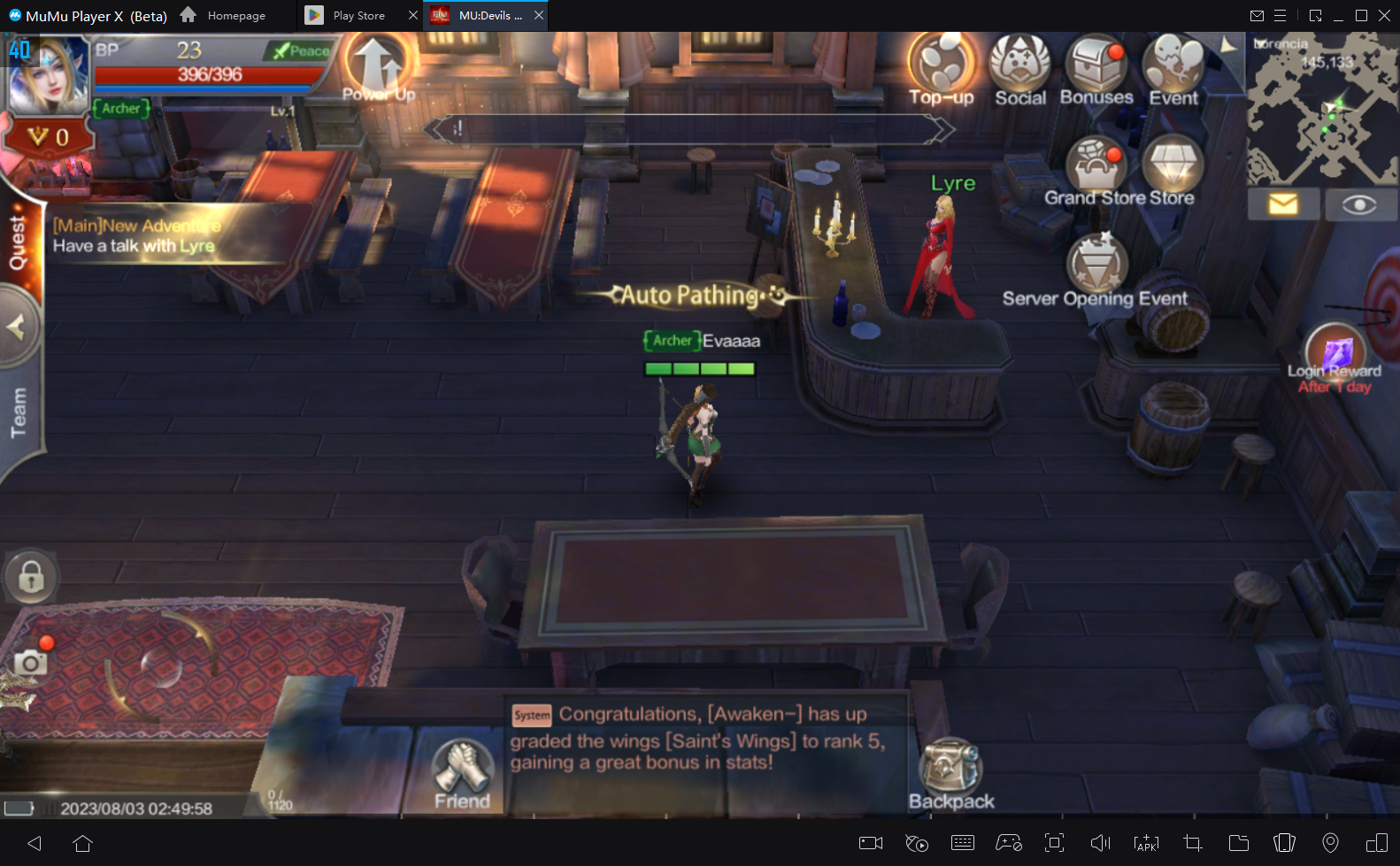Image resolution: width=1400 pixels, height=866 pixels.
Task: Close the MU:Devils emulator tab
Action: click(x=538, y=15)
